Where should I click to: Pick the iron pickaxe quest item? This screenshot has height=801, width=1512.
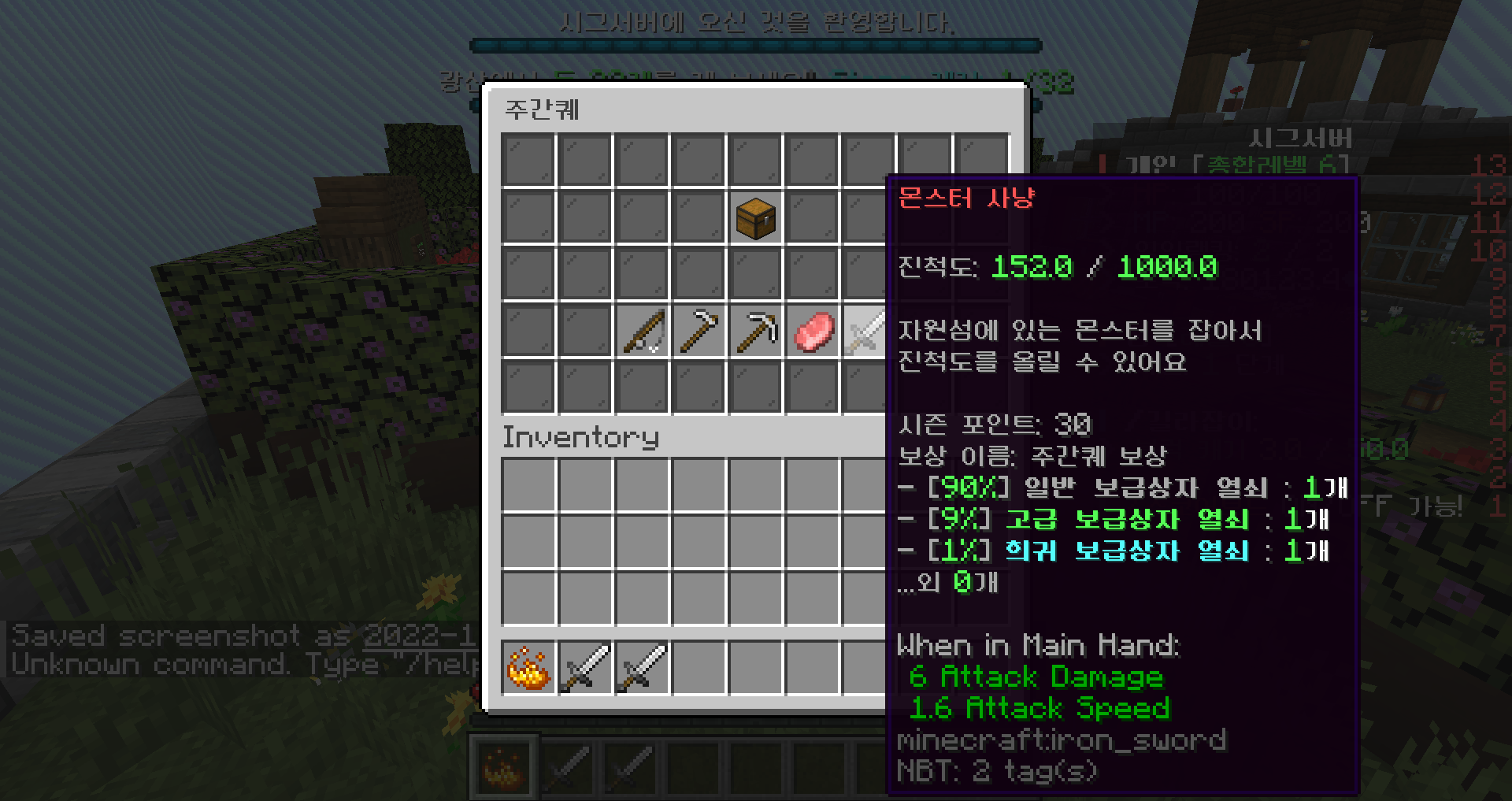[755, 332]
